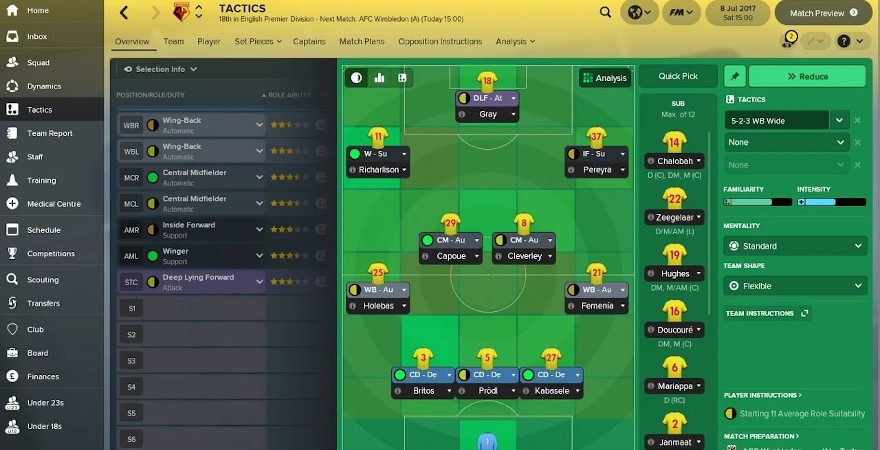Image resolution: width=880 pixels, height=450 pixels.
Task: Click the Analysis button above the pitch
Action: [x=604, y=78]
